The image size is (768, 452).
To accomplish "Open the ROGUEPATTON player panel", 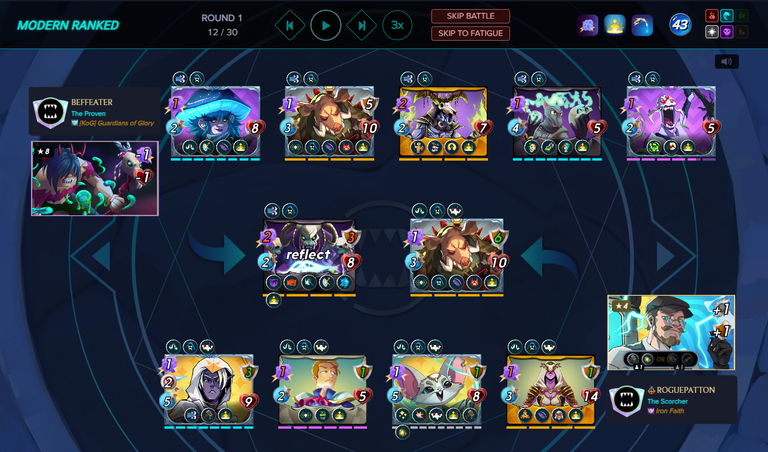I will tap(673, 399).
